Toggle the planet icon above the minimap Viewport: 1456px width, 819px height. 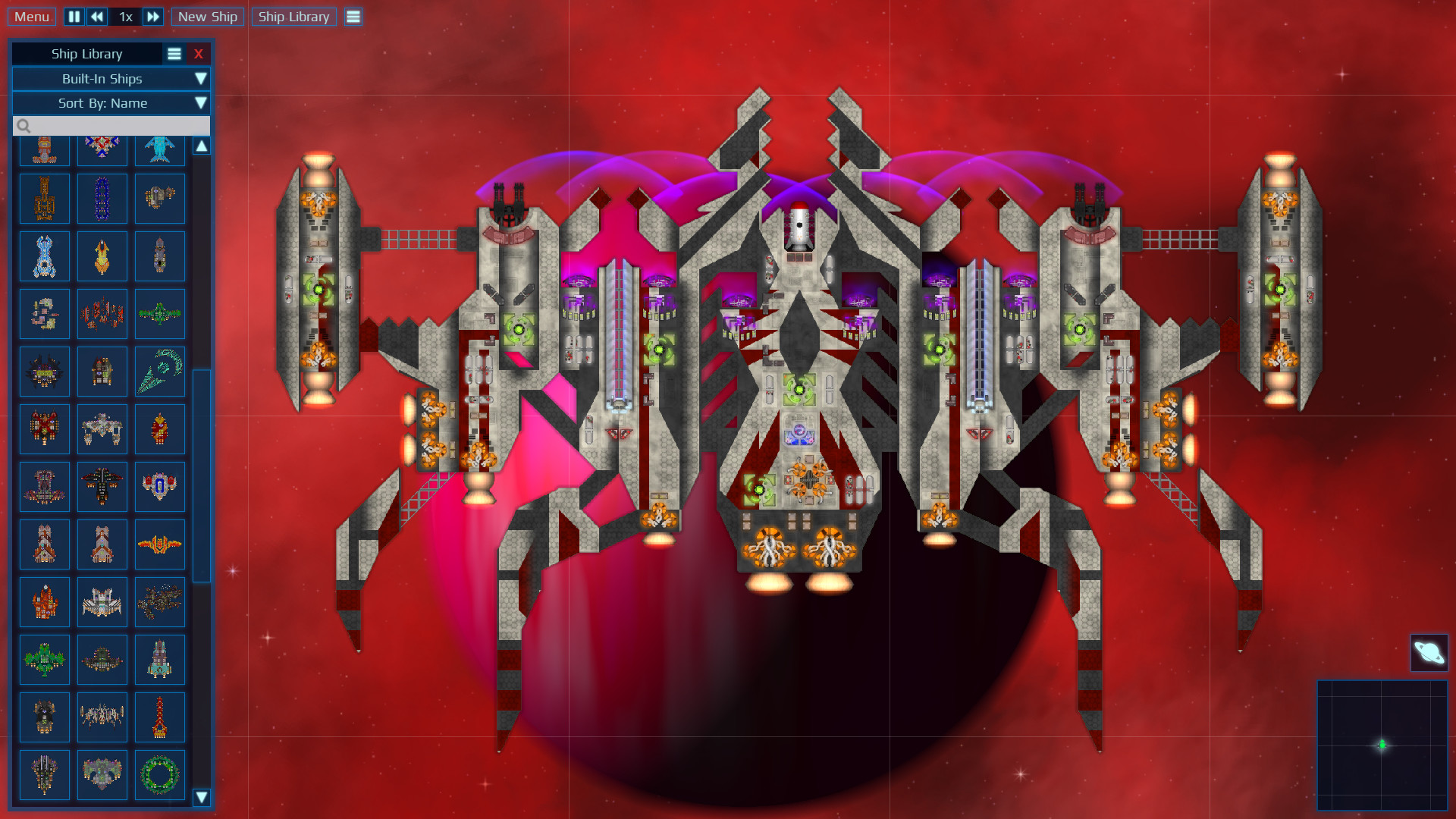(1429, 652)
